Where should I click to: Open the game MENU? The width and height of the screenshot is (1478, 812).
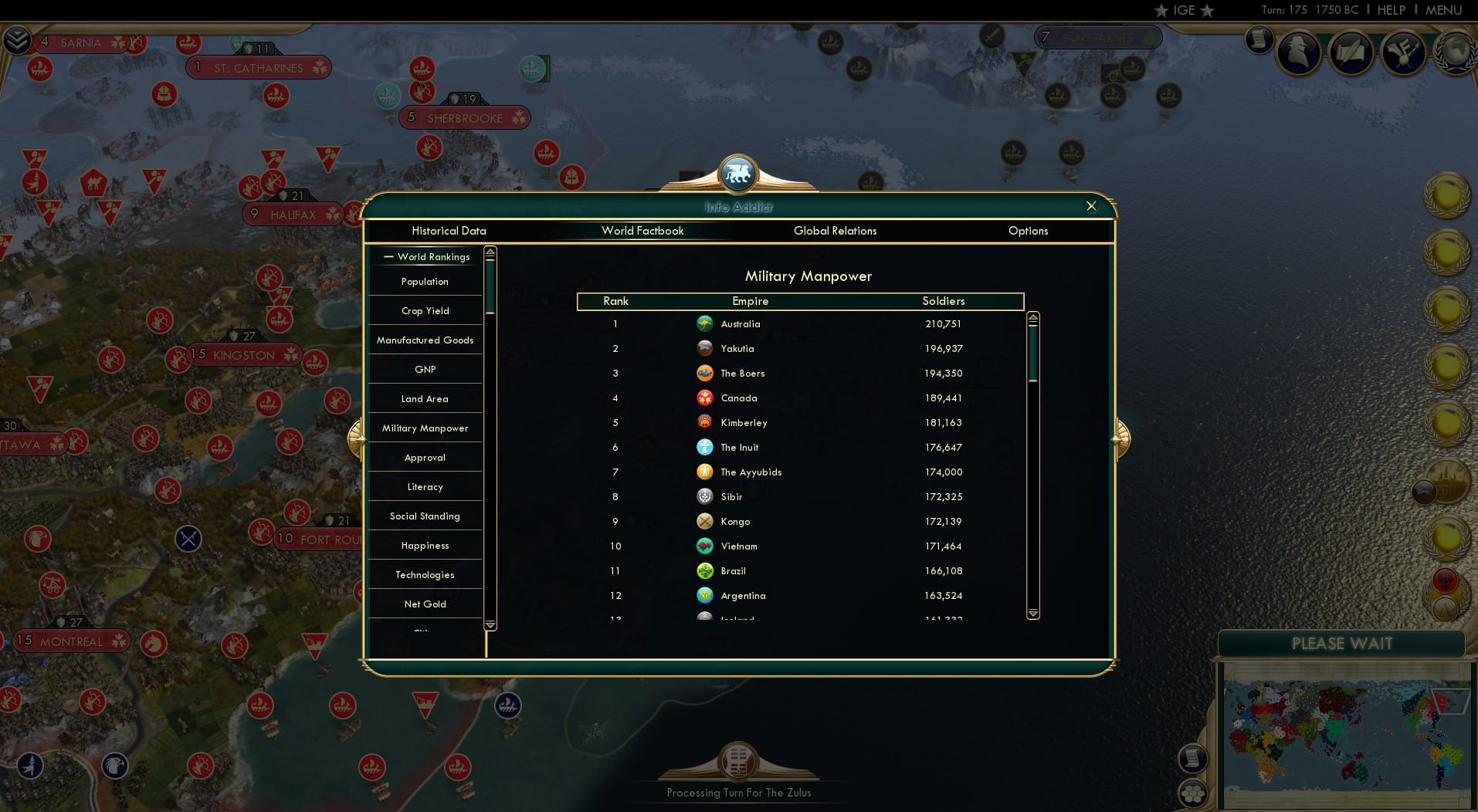click(1443, 10)
